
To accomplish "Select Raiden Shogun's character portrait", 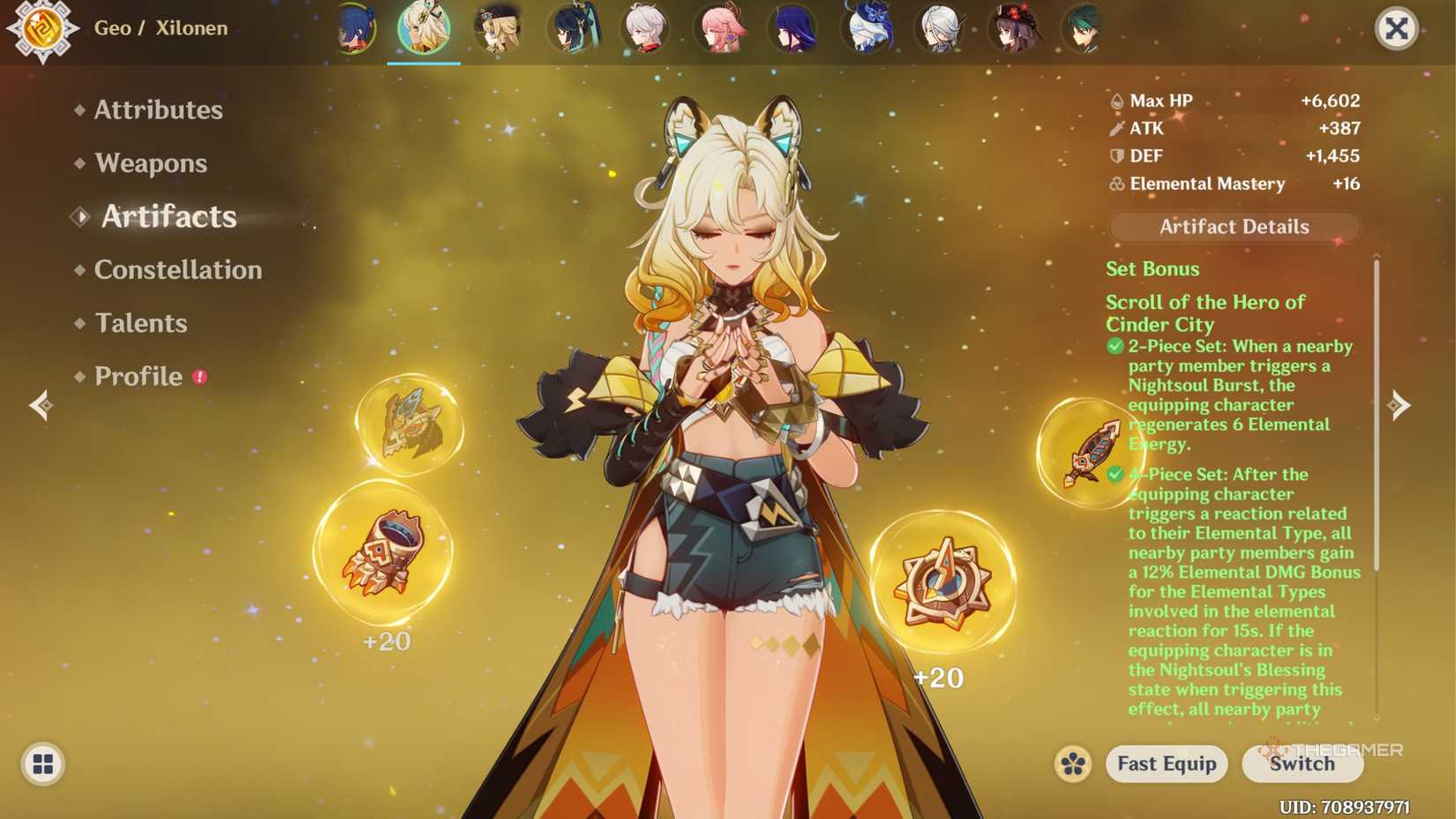I will pos(793,29).
